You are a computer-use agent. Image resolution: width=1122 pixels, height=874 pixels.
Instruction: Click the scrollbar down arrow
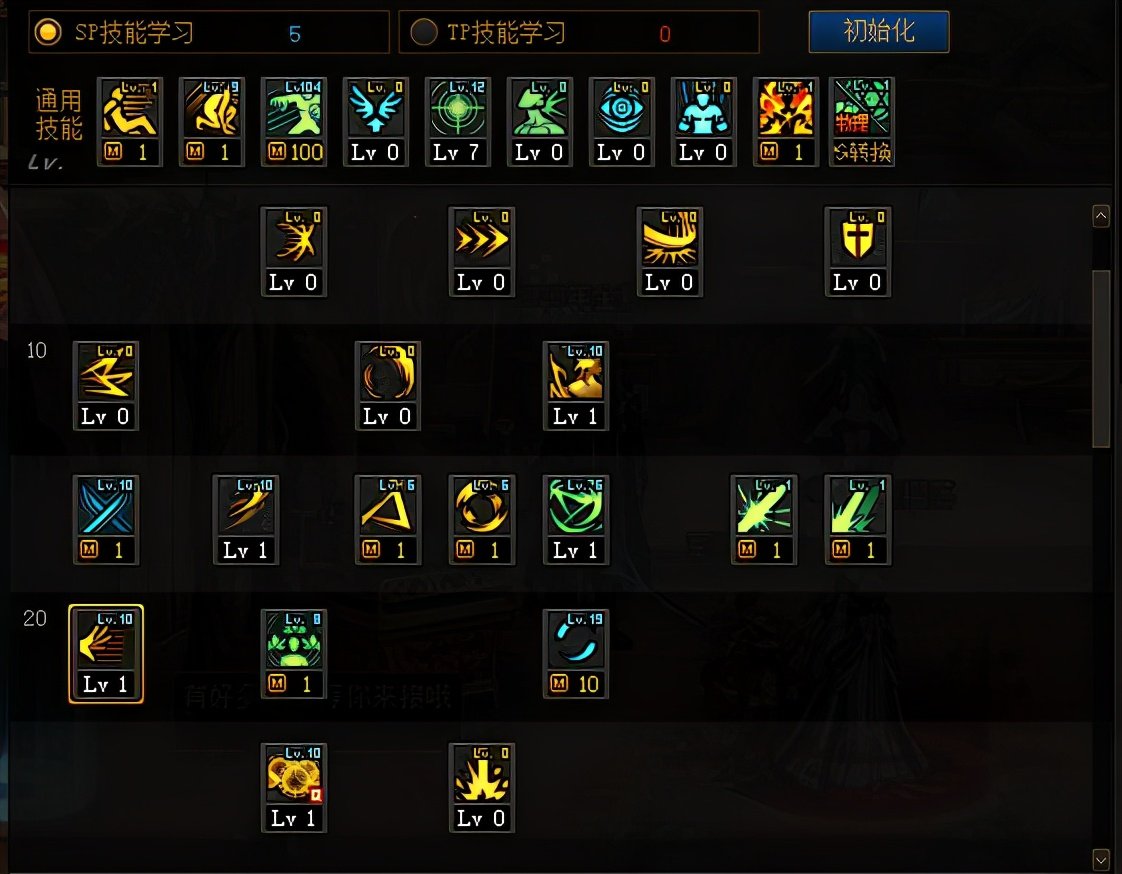[x=1101, y=858]
